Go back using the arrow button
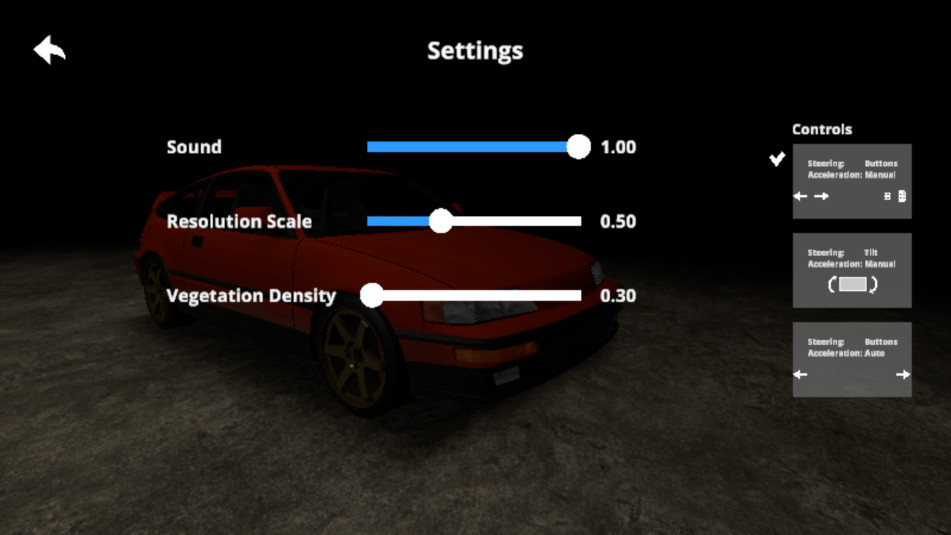951x535 pixels. click(x=49, y=50)
